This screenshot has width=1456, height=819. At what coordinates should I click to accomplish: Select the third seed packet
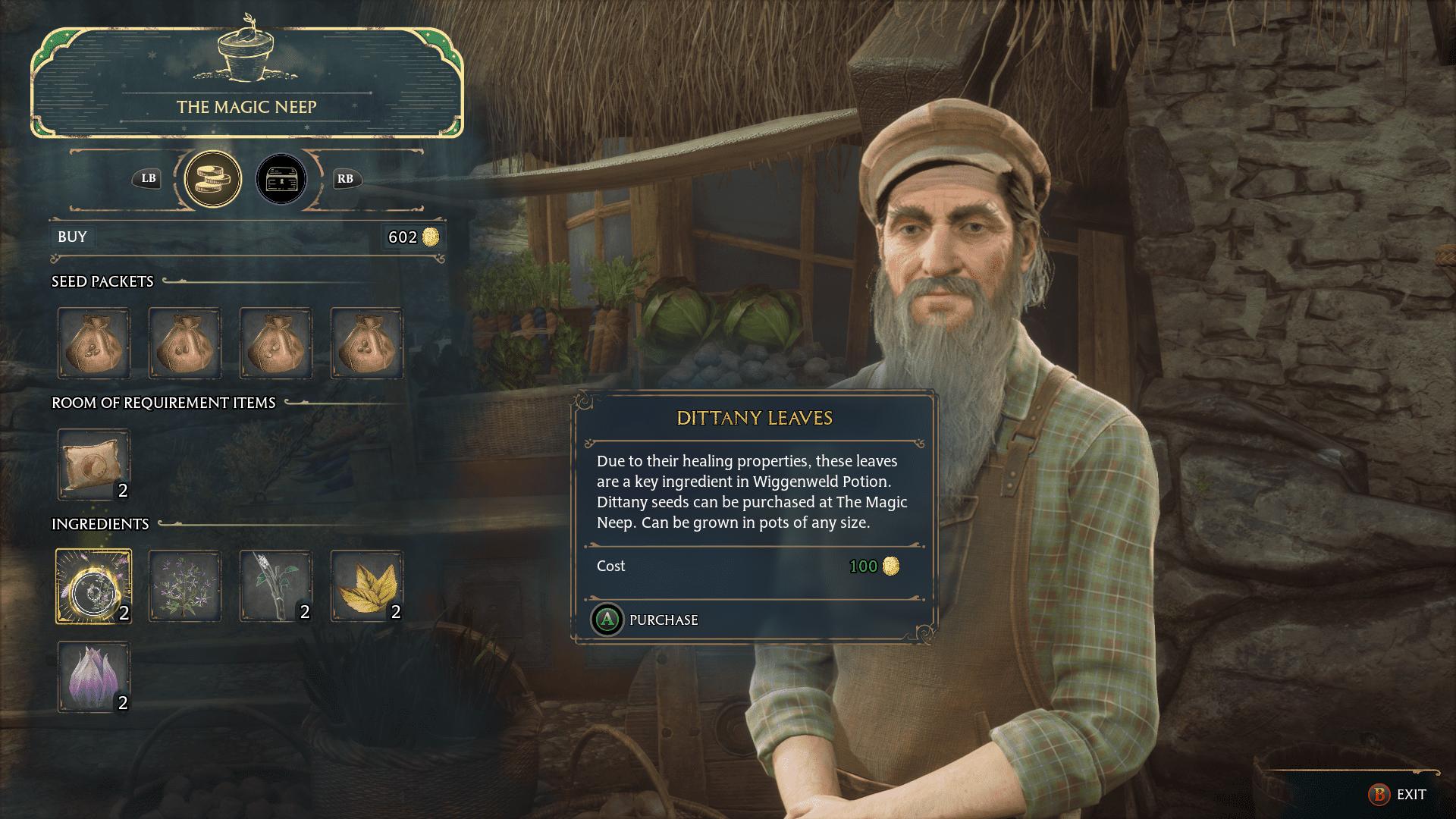pyautogui.click(x=275, y=343)
